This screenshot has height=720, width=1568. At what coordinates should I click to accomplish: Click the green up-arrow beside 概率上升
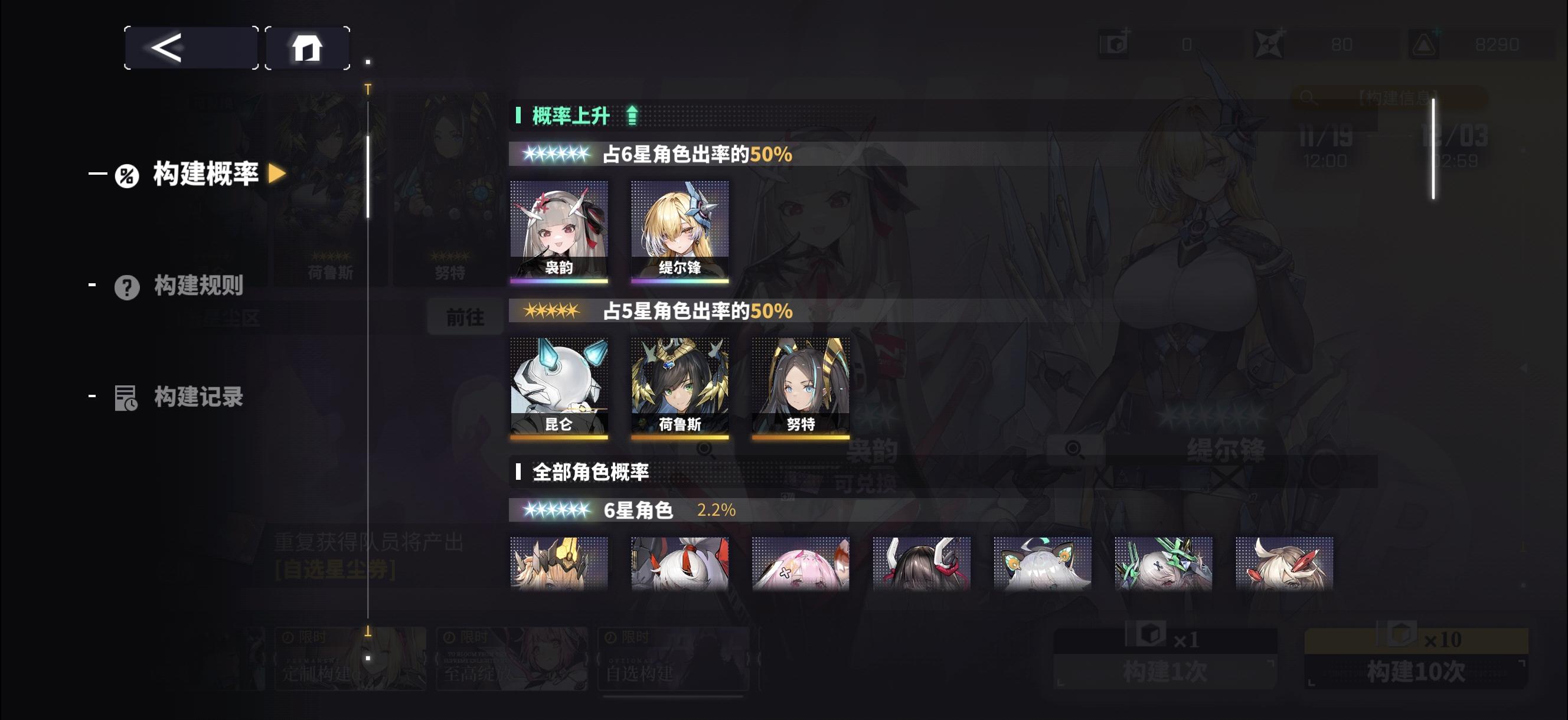pos(631,114)
